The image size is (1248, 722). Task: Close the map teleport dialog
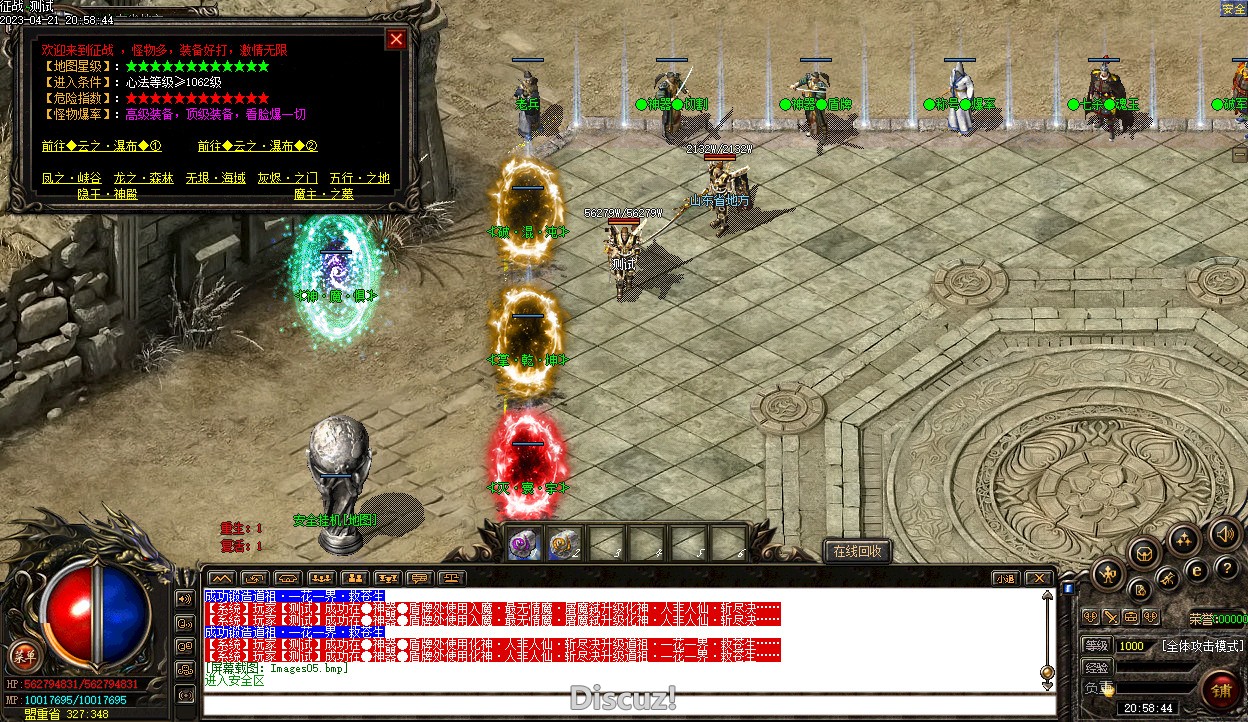(x=396, y=39)
